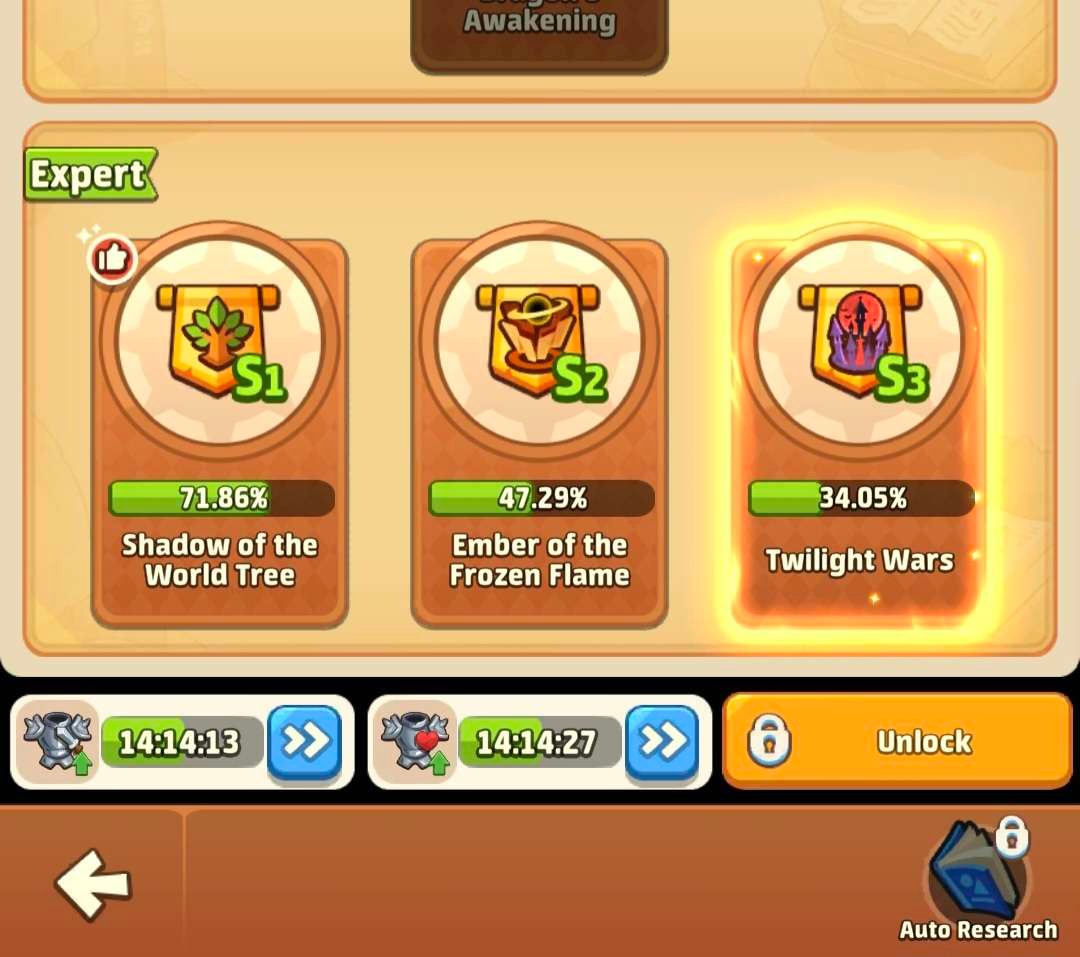This screenshot has width=1080, height=957.
Task: Open Shadow of the World Tree research
Action: 219,430
